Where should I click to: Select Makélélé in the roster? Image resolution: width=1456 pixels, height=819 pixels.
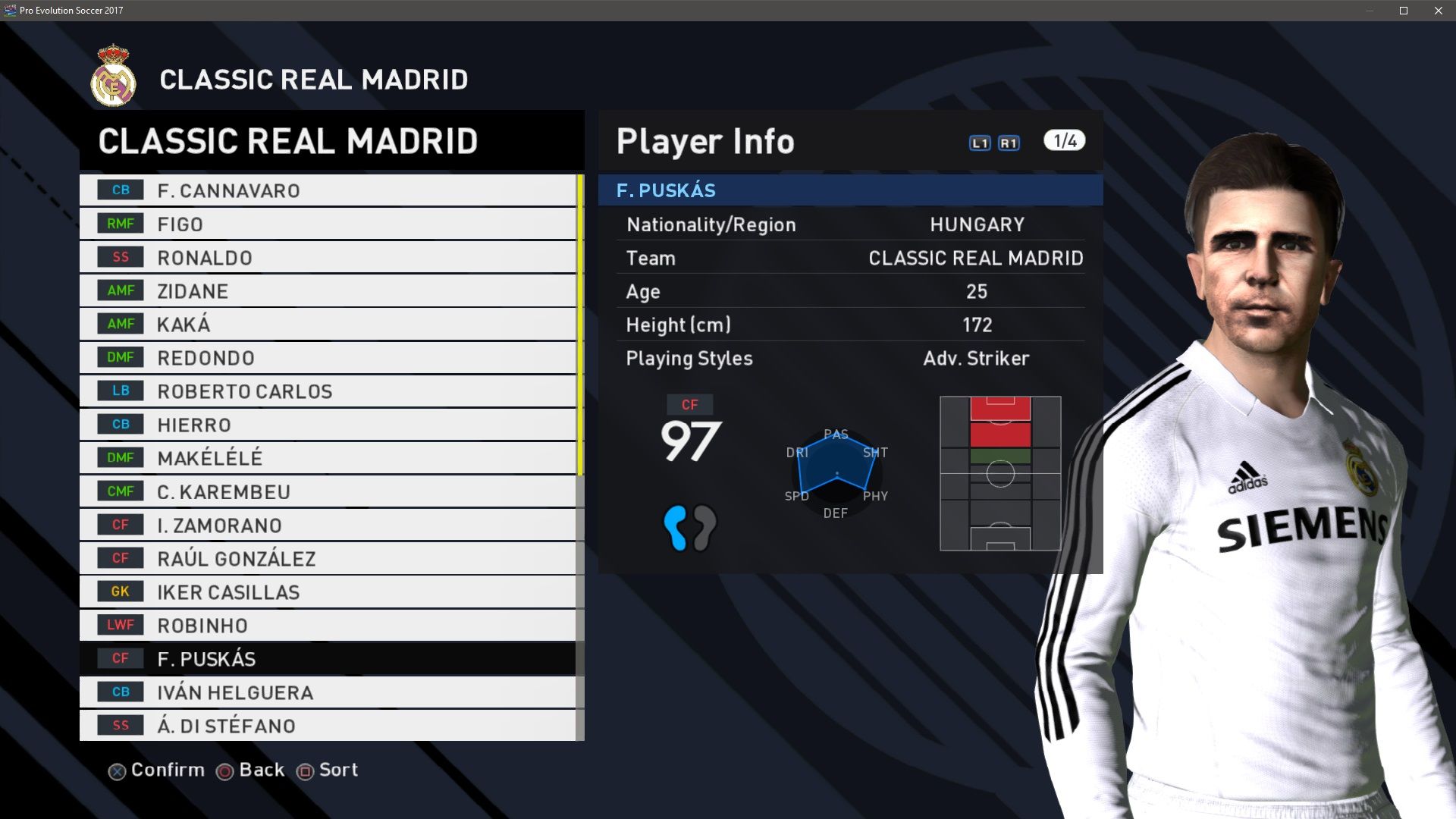pos(328,458)
